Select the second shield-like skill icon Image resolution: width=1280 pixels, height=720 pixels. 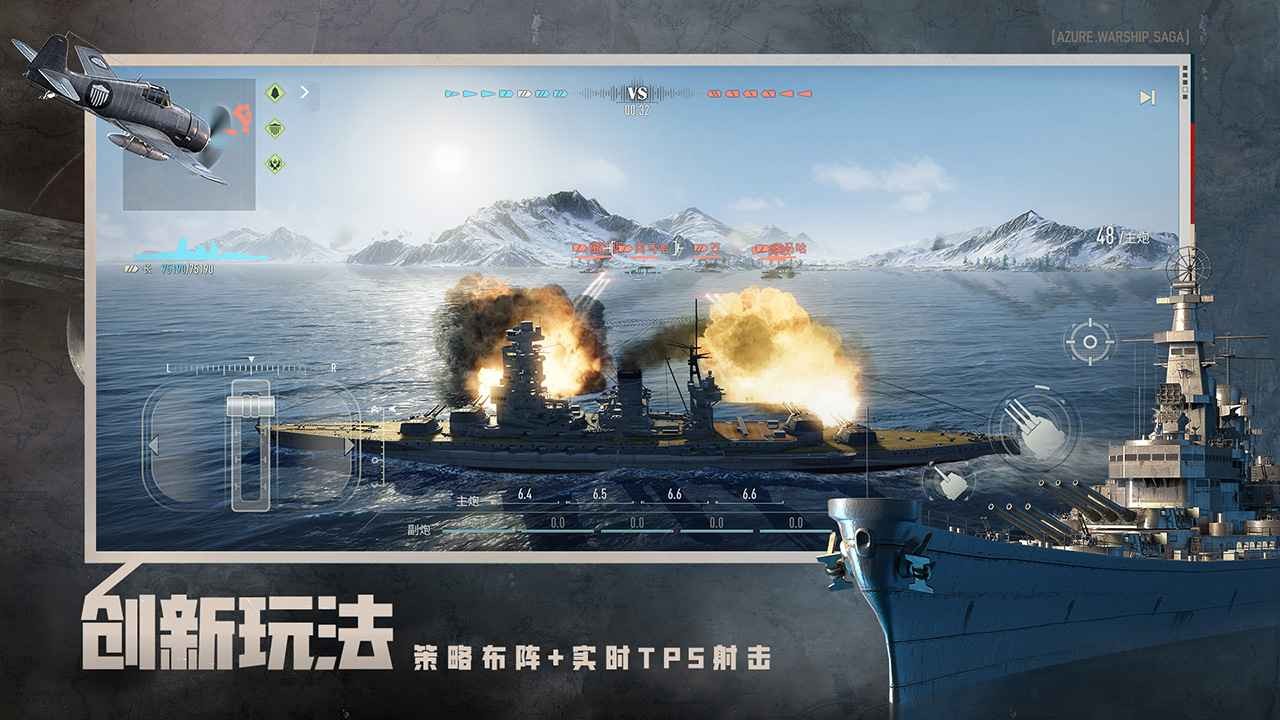point(275,128)
